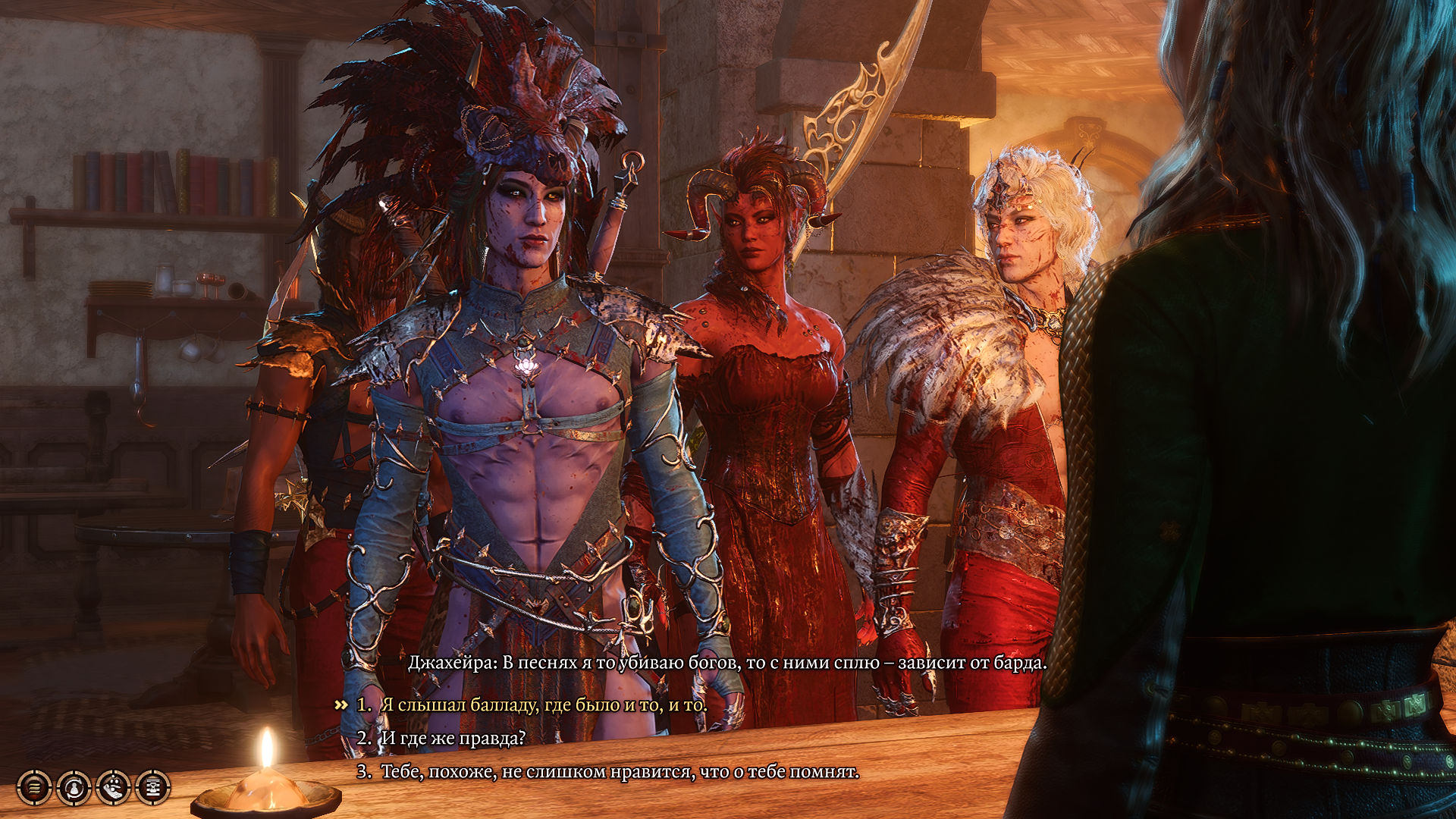Click the number '2' of the second reply

click(362, 739)
